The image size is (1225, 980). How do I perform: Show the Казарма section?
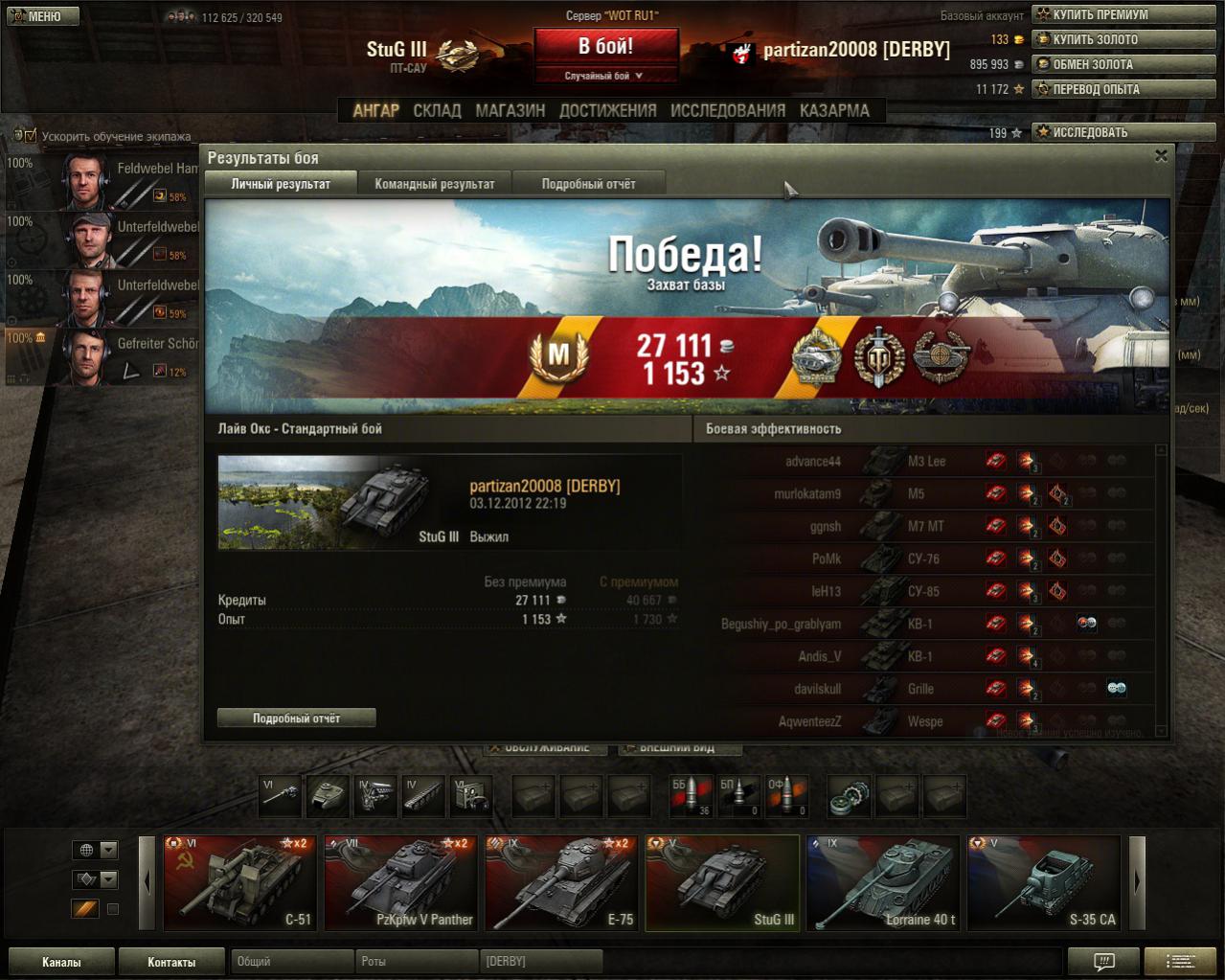pos(834,110)
